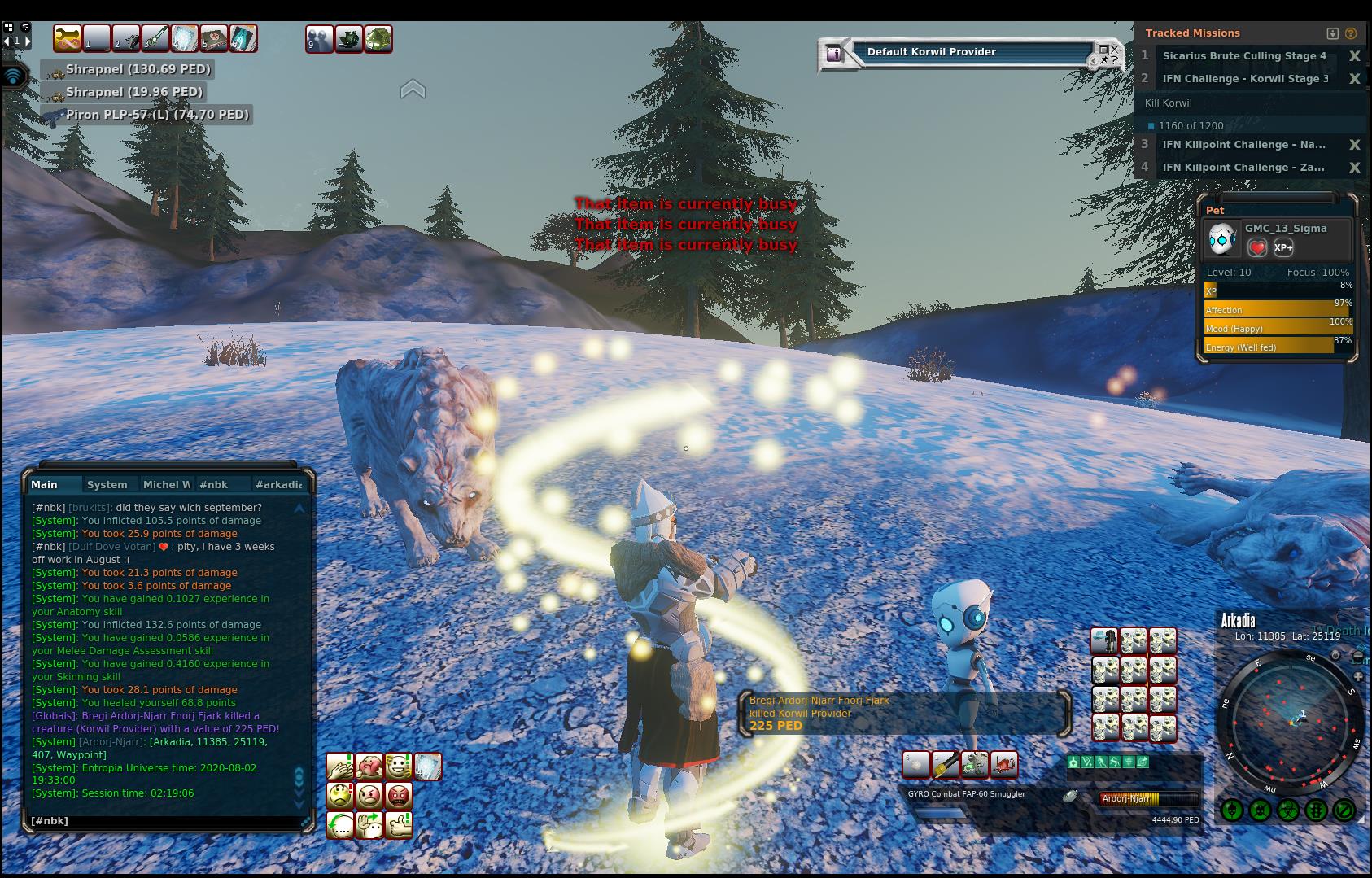This screenshot has height=878, width=1372.
Task: Untrack the IFN Killpoint Challenge - Za... mission
Action: pyautogui.click(x=1354, y=168)
